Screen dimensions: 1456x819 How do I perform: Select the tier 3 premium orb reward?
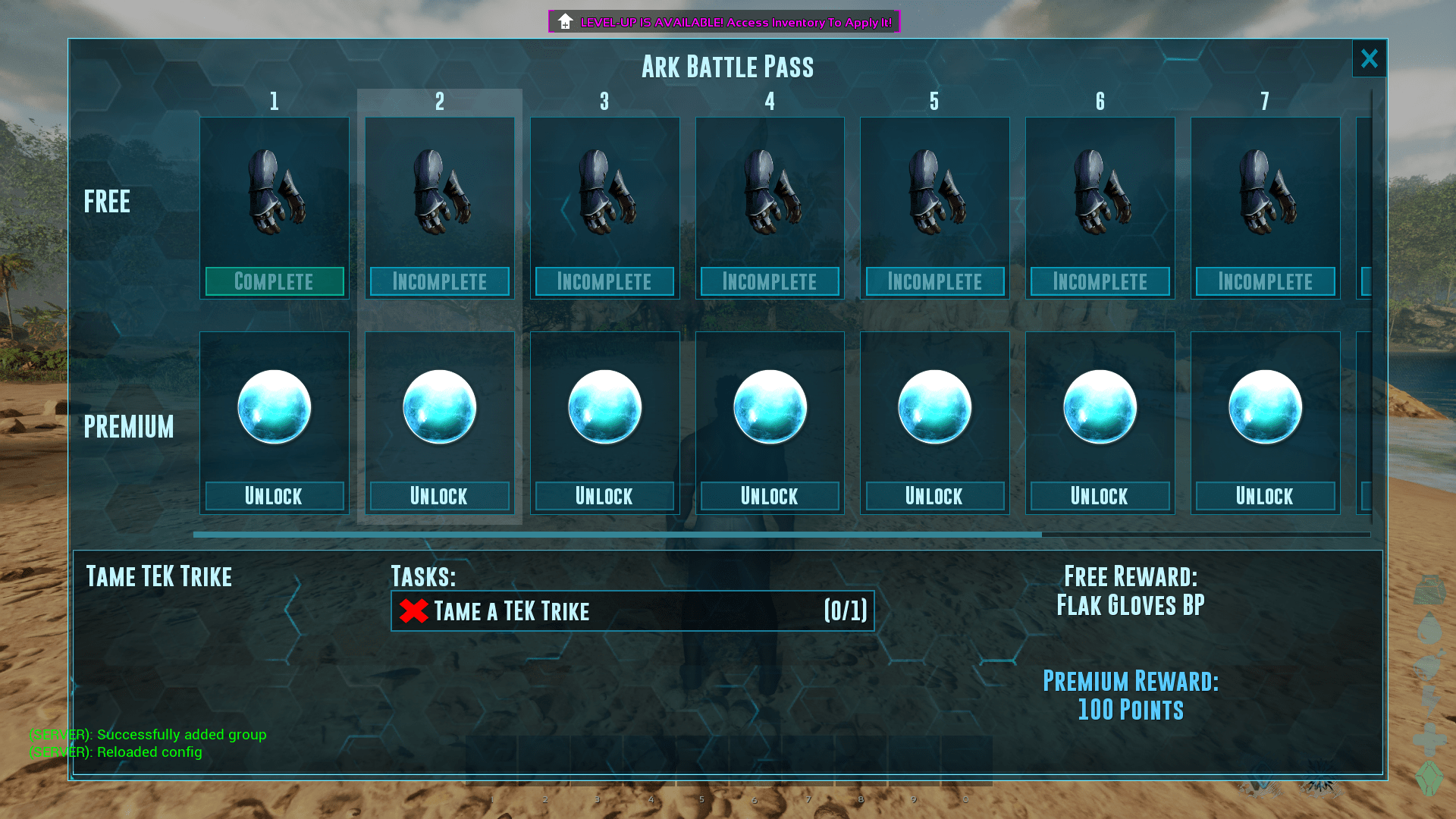[604, 407]
